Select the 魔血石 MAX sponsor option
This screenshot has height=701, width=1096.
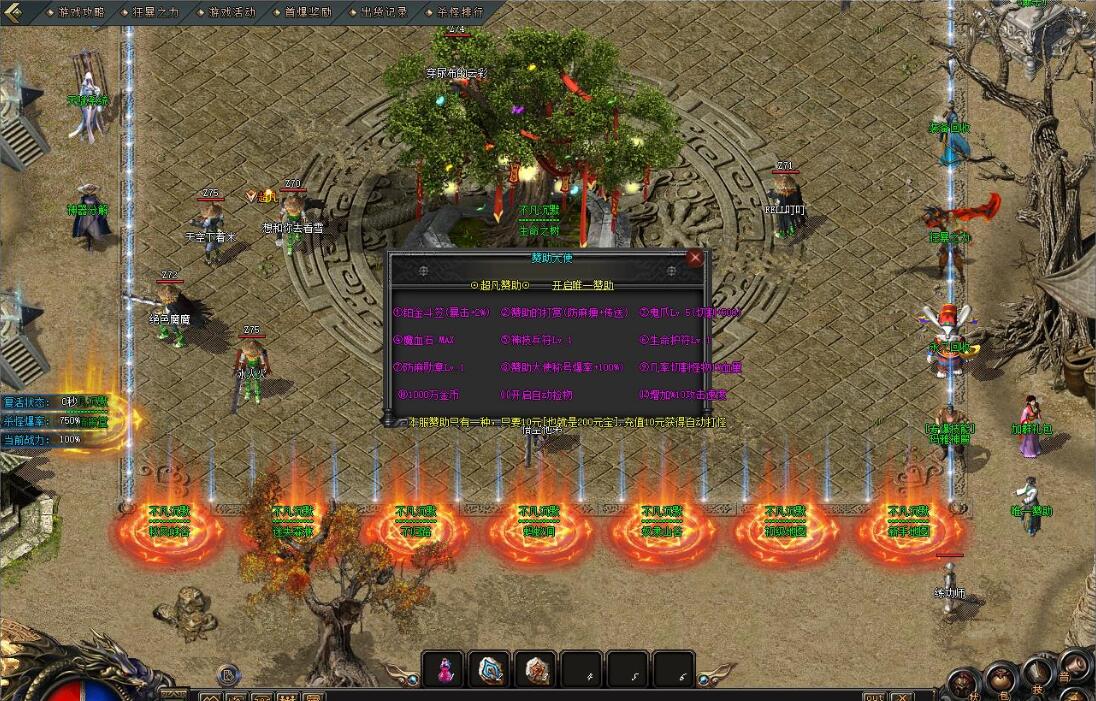(426, 340)
